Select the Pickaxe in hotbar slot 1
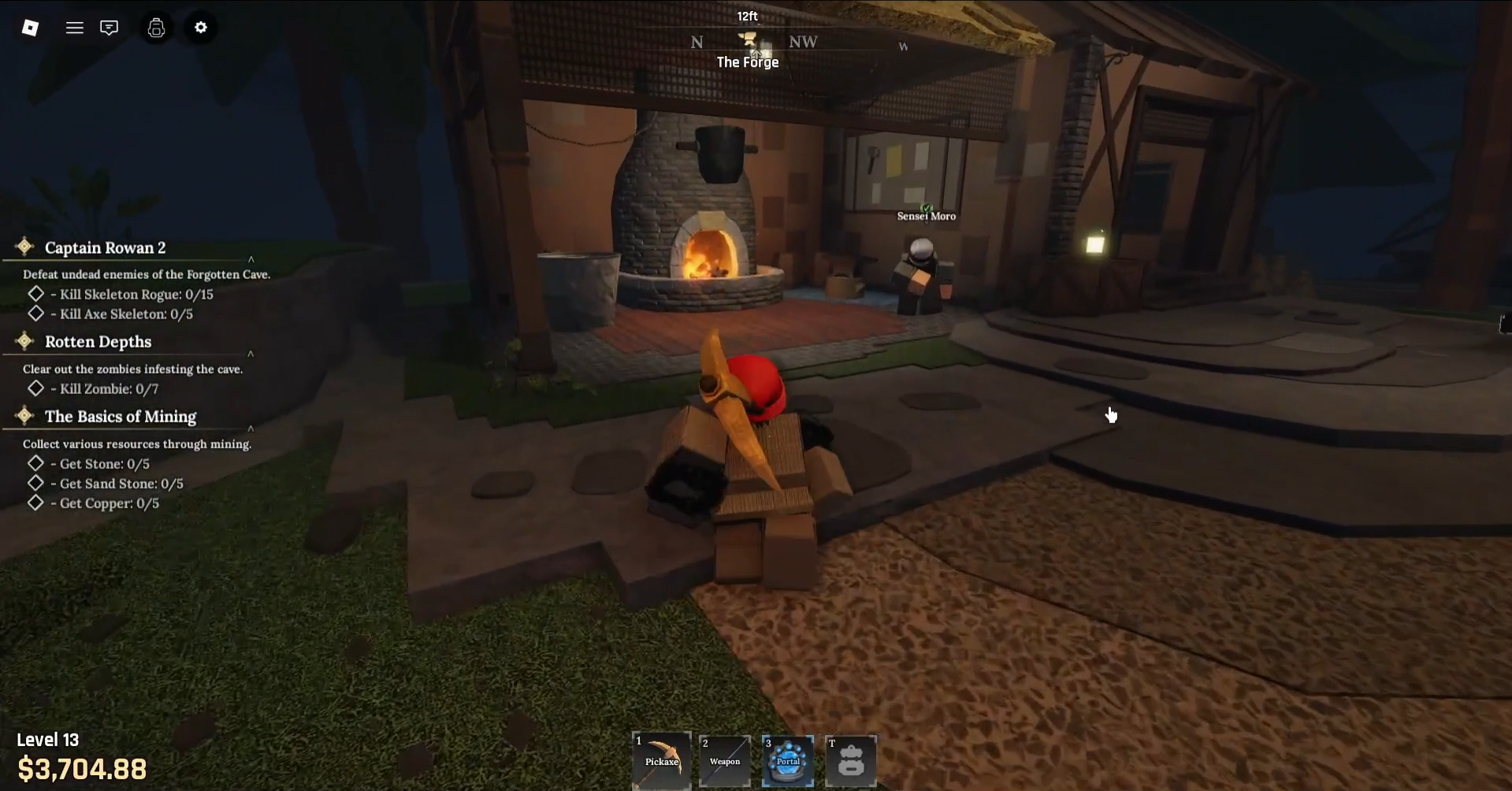 tap(660, 761)
